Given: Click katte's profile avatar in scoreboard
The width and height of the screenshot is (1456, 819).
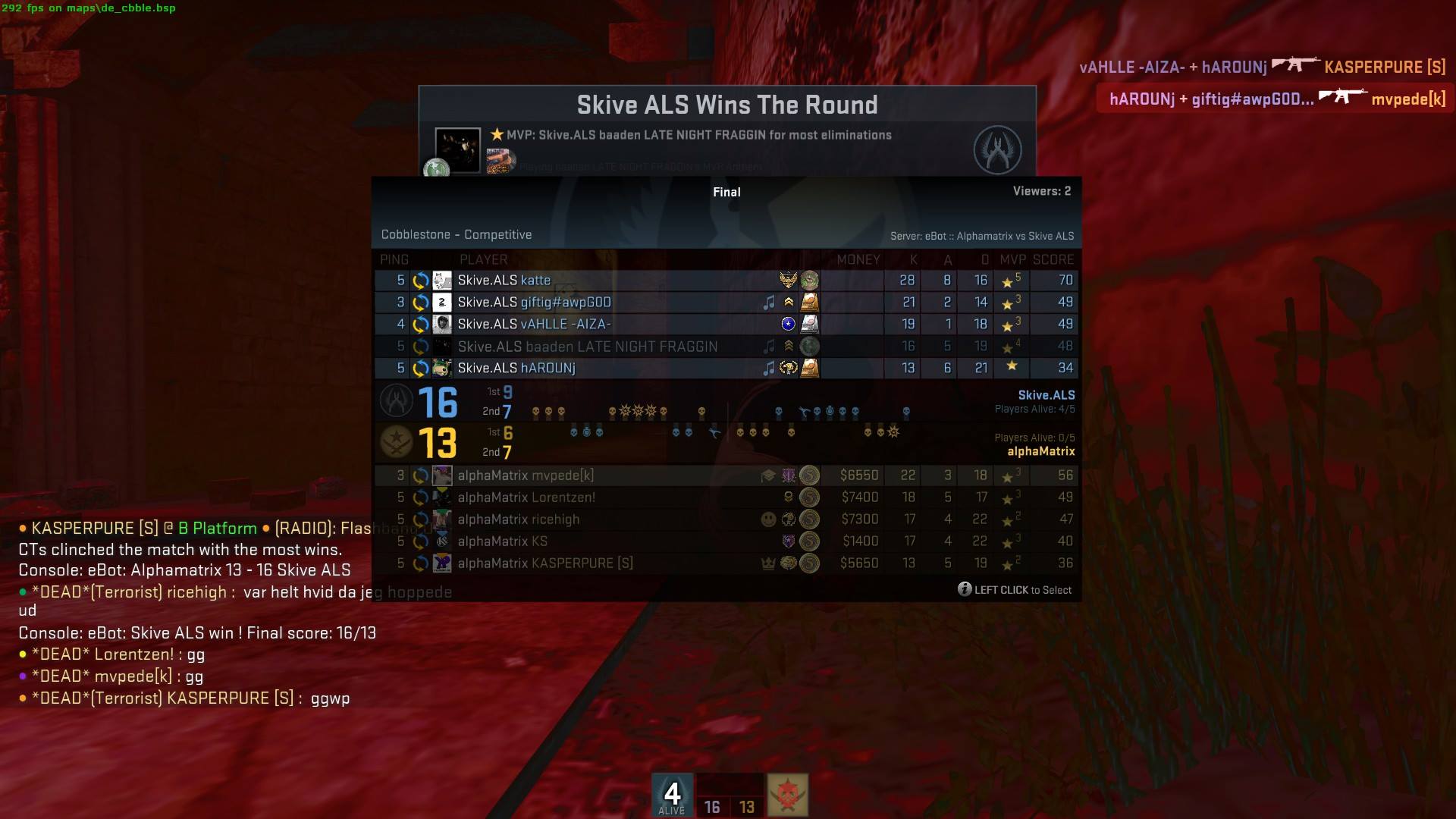Looking at the screenshot, I should [x=442, y=281].
